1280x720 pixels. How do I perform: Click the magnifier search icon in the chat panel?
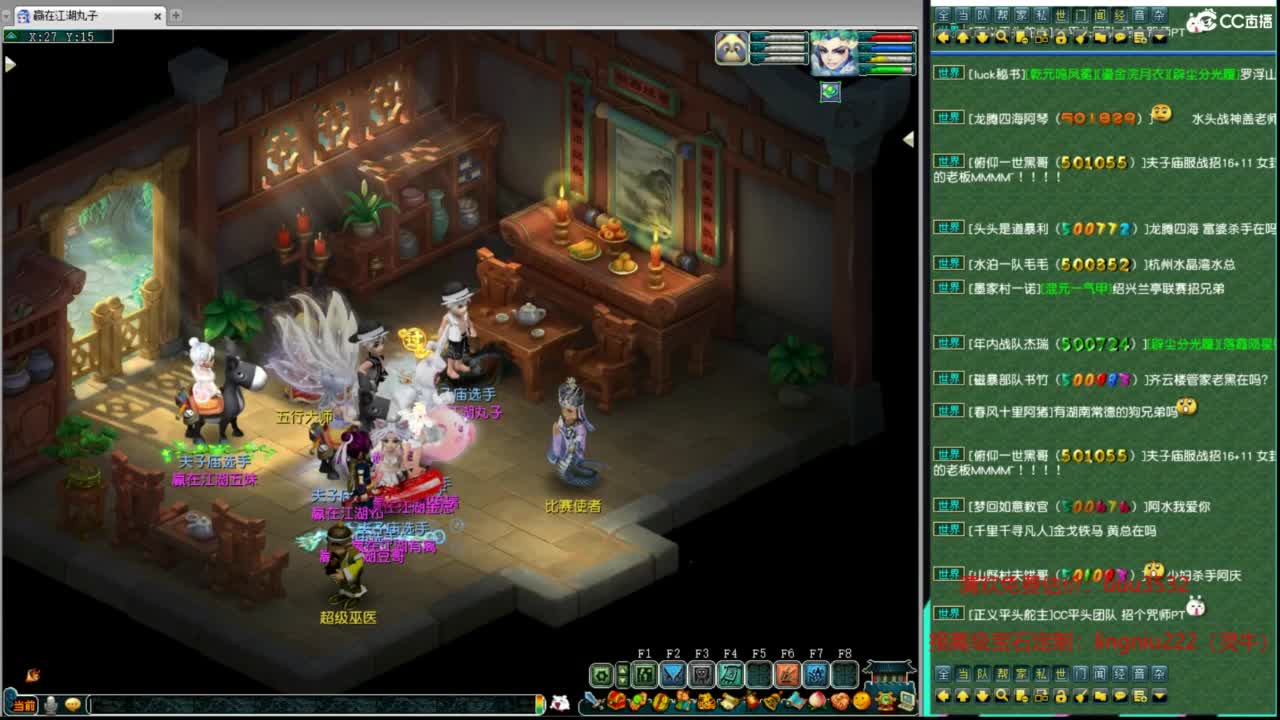tap(1001, 37)
